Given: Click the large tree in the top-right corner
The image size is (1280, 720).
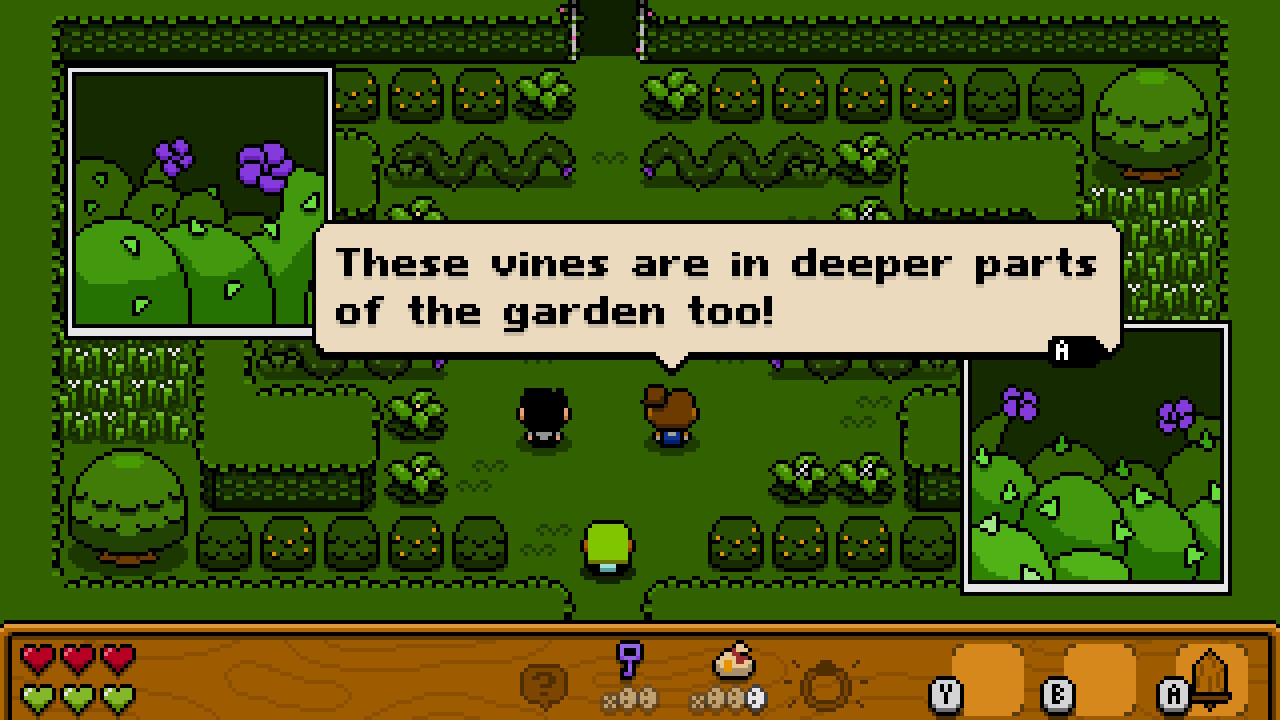Looking at the screenshot, I should pyautogui.click(x=1152, y=120).
